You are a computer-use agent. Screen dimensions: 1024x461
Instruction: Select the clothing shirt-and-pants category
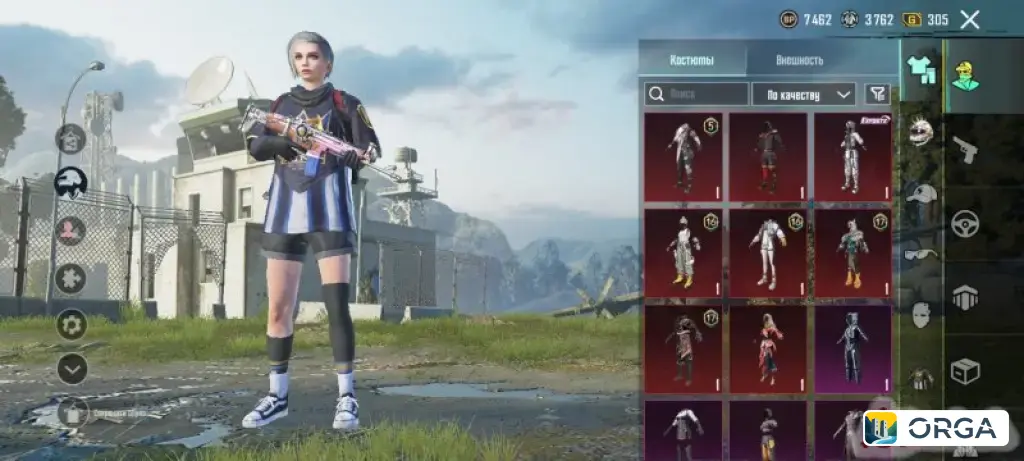click(921, 69)
